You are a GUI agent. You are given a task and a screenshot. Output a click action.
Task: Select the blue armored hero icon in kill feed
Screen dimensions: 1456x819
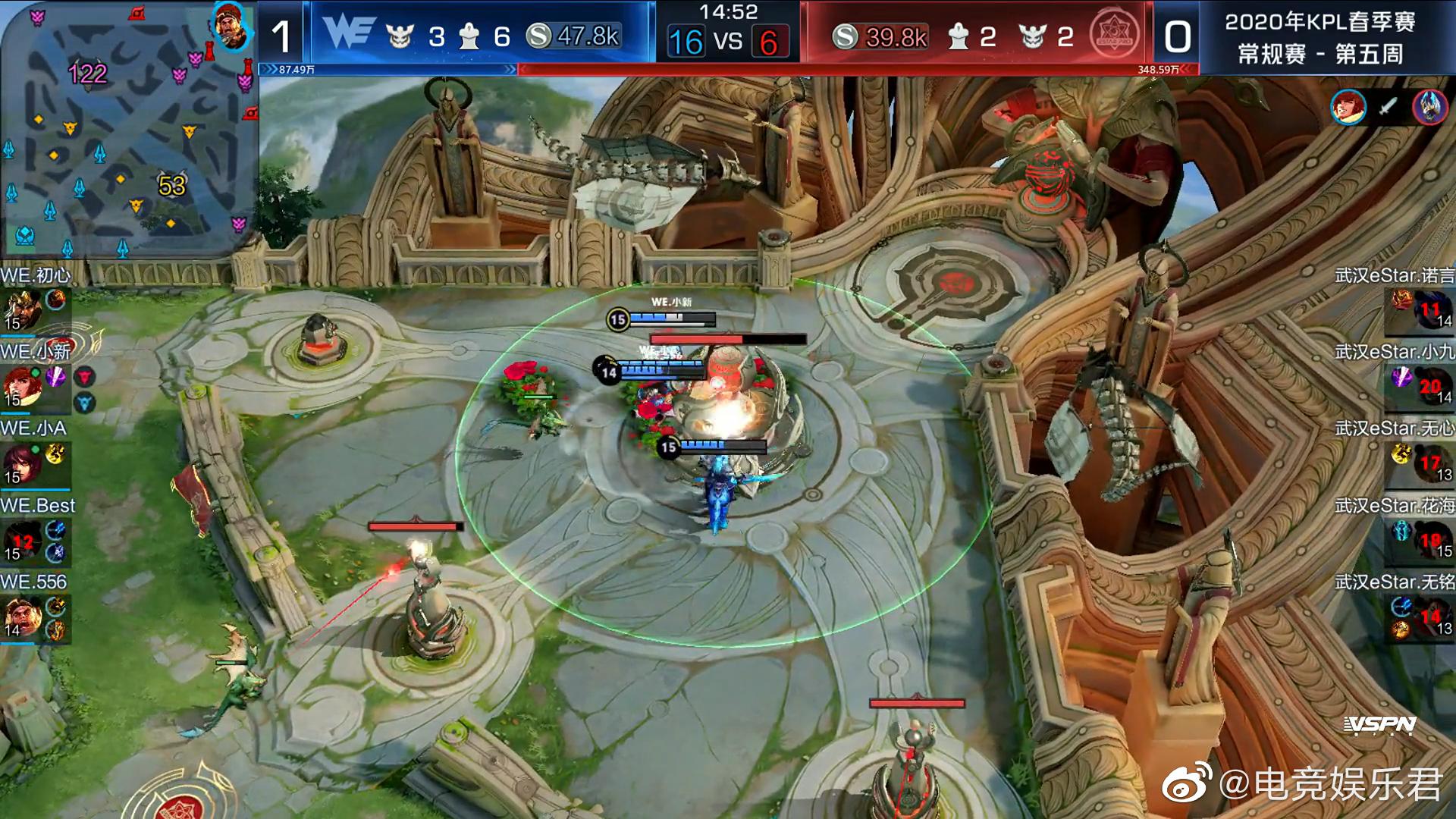[1429, 107]
